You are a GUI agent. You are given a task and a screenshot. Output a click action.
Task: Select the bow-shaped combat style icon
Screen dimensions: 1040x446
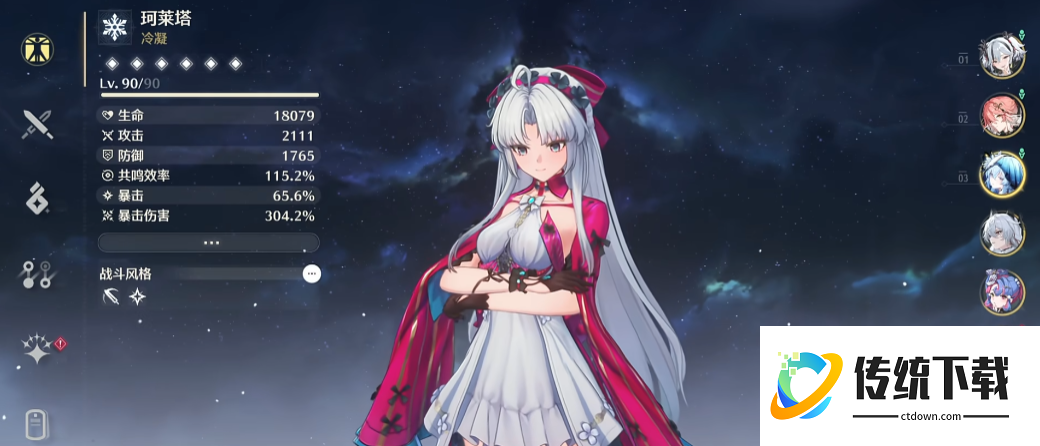coord(111,297)
